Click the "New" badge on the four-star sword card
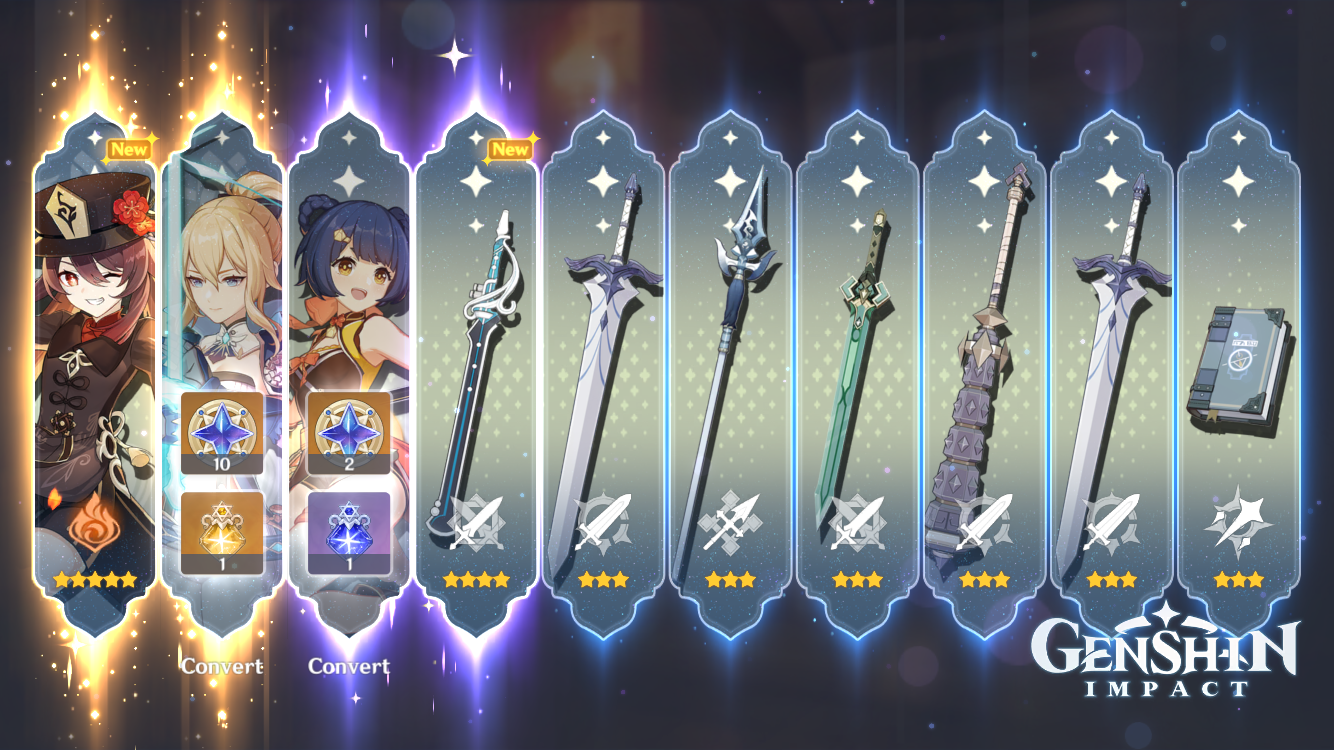 pos(510,148)
